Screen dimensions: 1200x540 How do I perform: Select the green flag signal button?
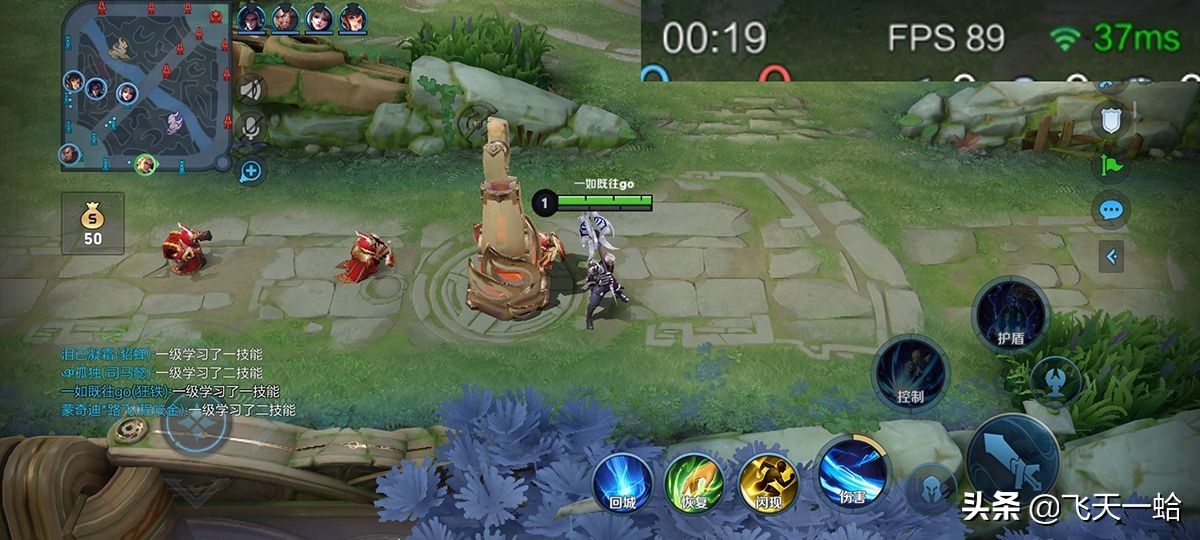point(1111,166)
